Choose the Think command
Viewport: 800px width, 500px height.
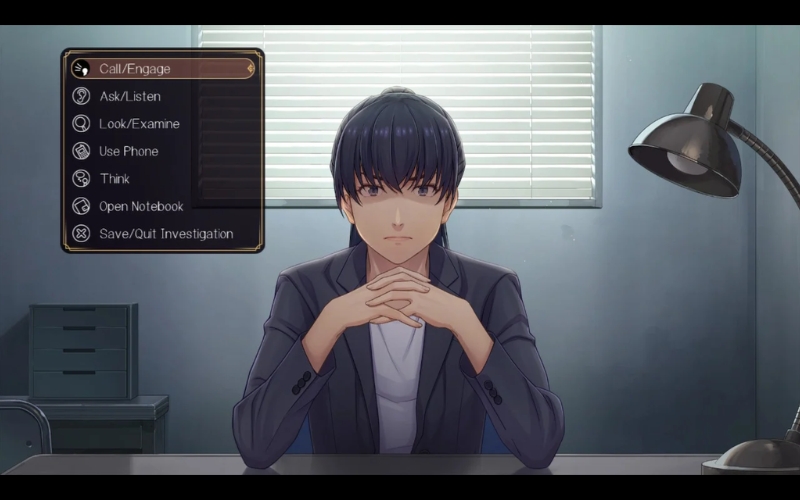pyautogui.click(x=114, y=179)
